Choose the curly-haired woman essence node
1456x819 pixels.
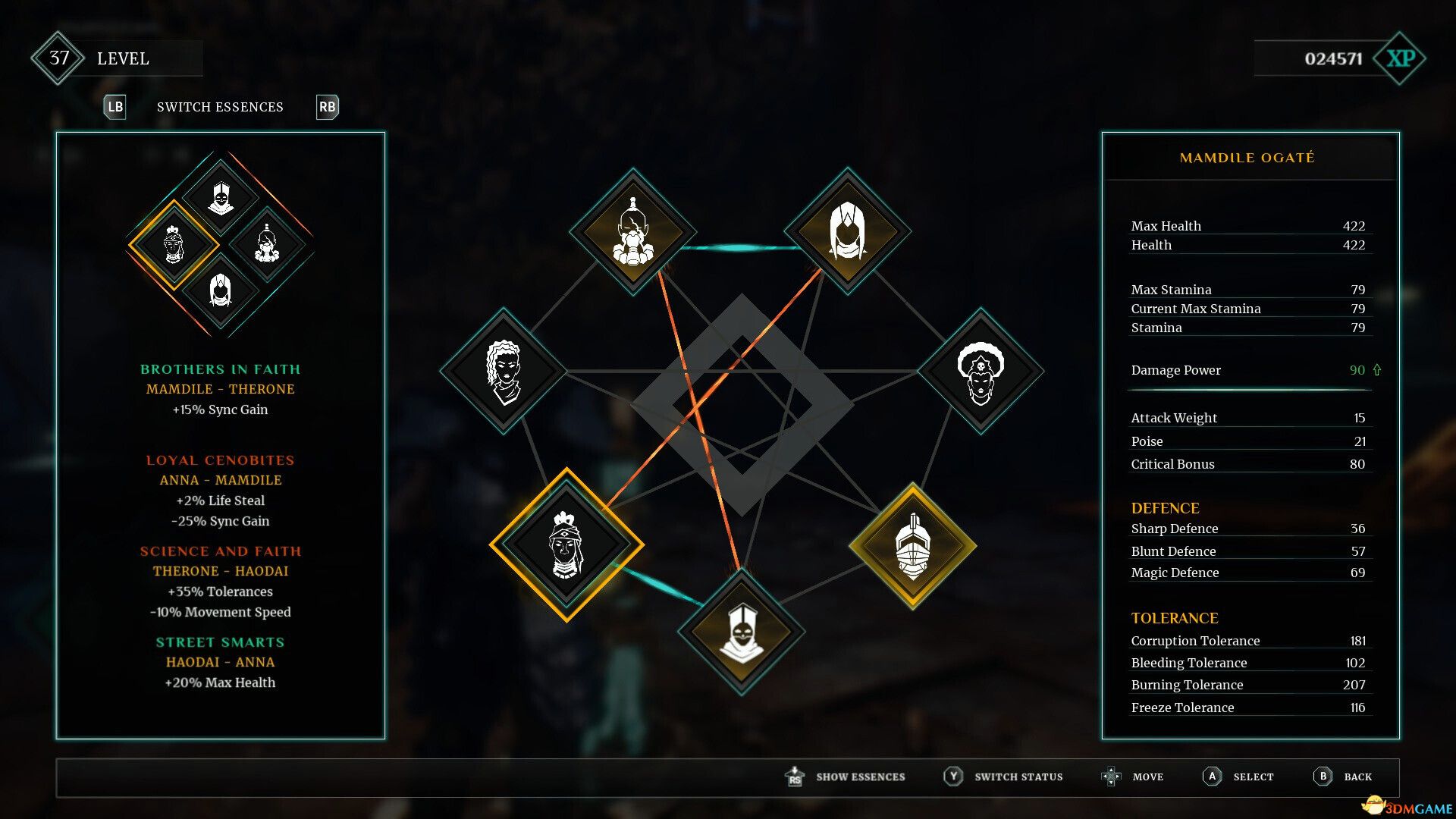504,371
